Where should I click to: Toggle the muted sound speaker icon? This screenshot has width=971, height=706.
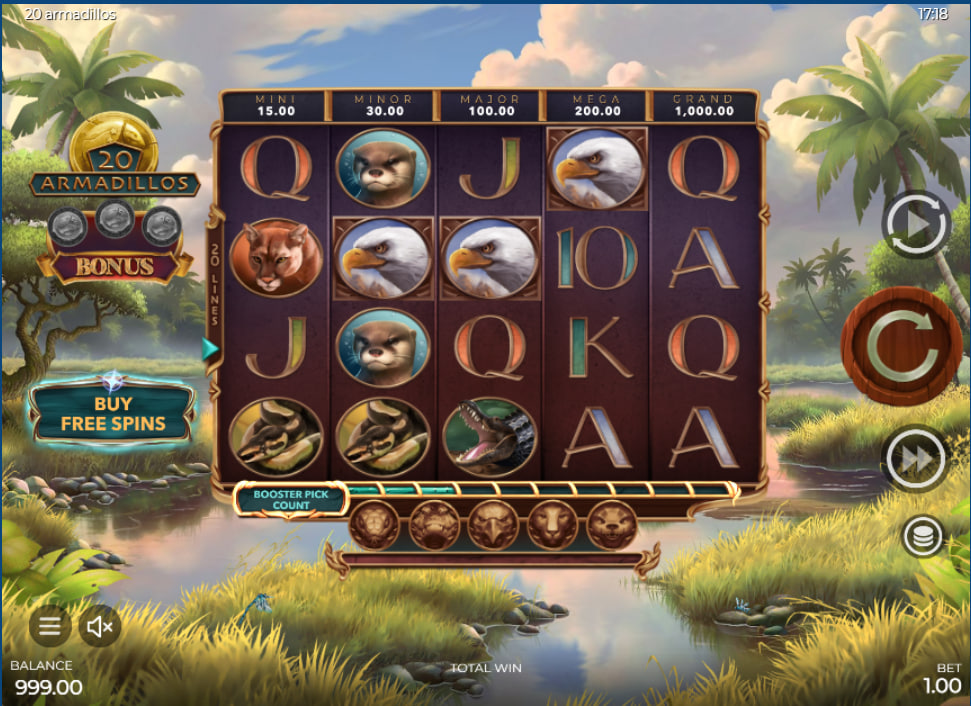[99, 627]
